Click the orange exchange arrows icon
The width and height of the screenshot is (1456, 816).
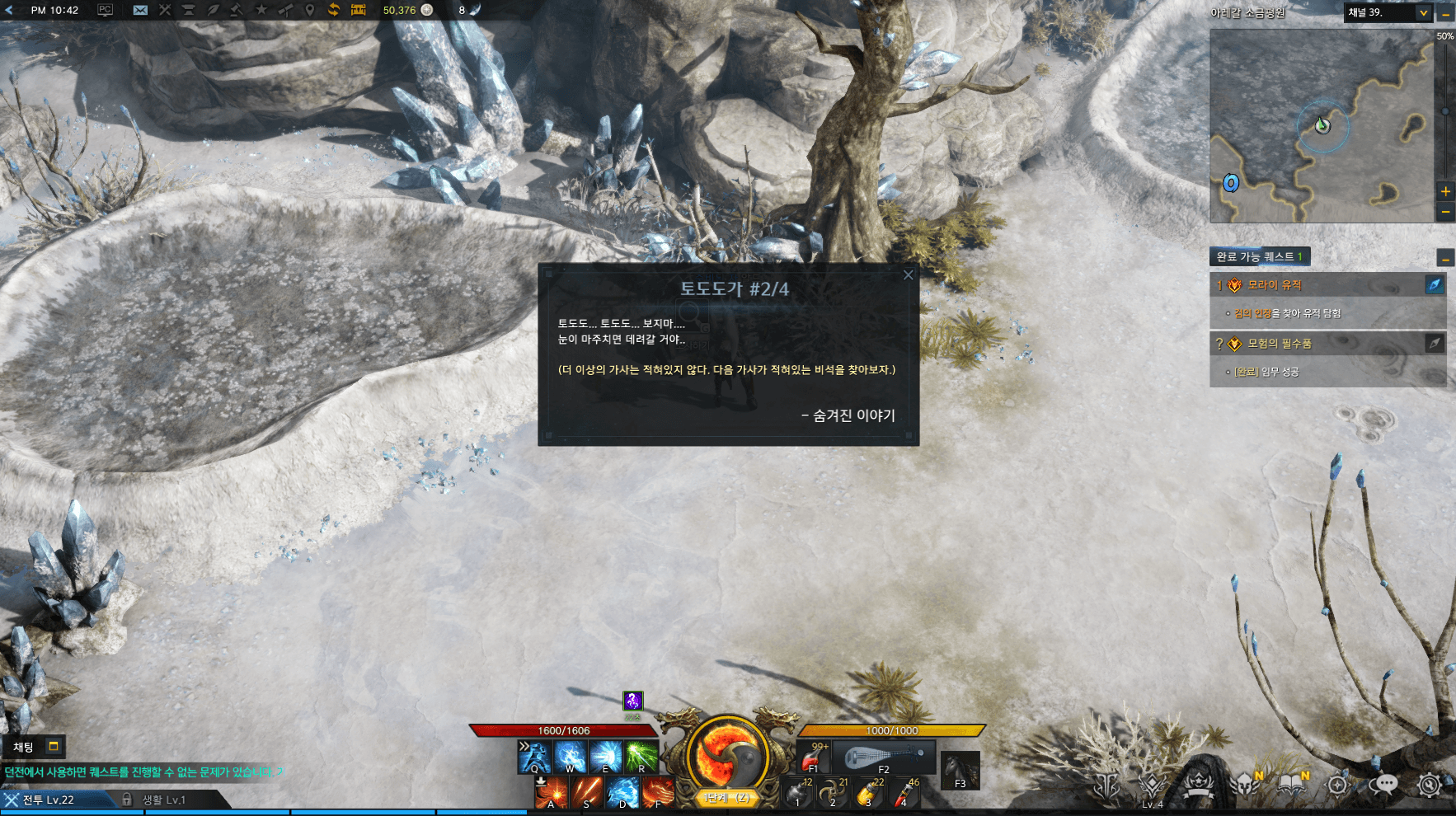coord(333,10)
